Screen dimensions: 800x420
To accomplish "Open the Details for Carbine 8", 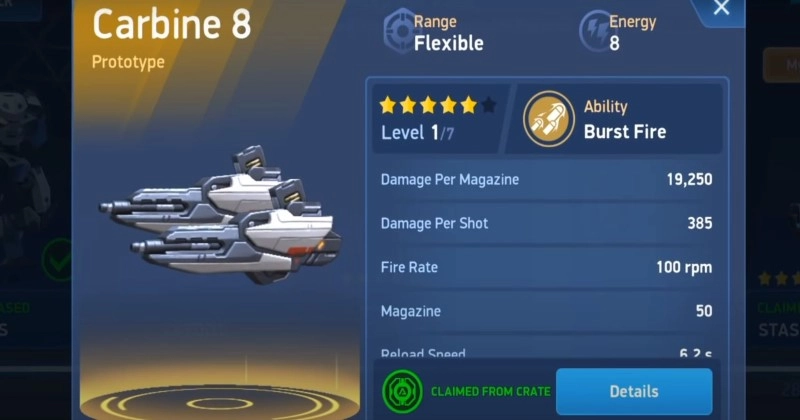I will pyautogui.click(x=634, y=391).
